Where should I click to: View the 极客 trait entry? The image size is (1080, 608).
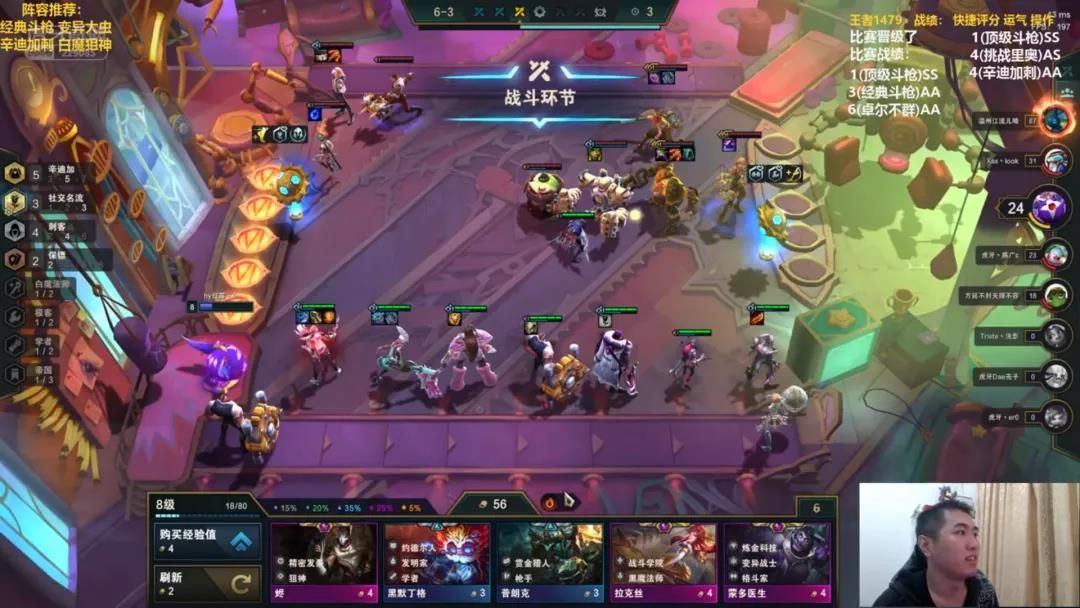click(x=40, y=316)
